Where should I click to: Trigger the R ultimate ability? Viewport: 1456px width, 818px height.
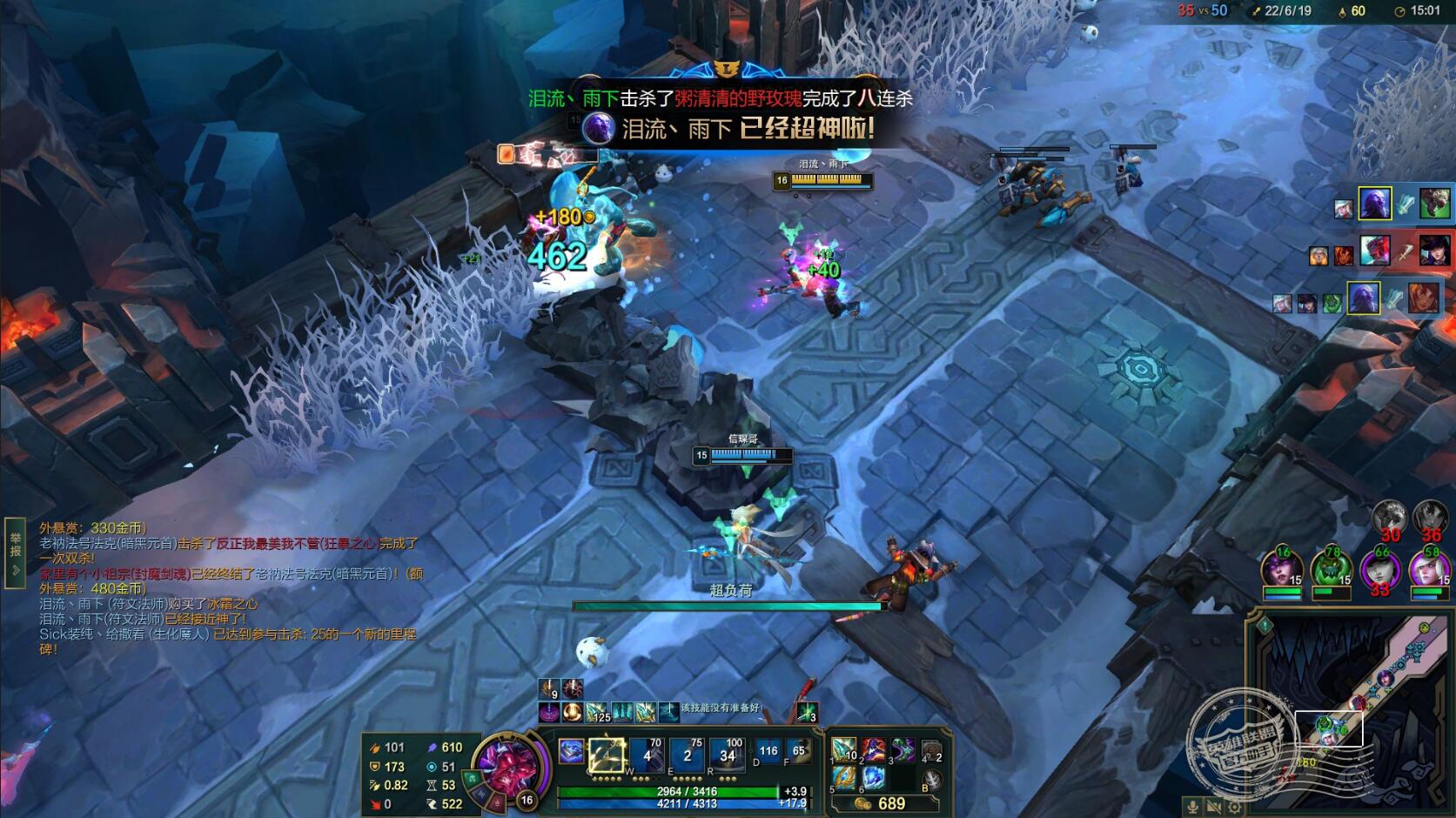tap(728, 754)
